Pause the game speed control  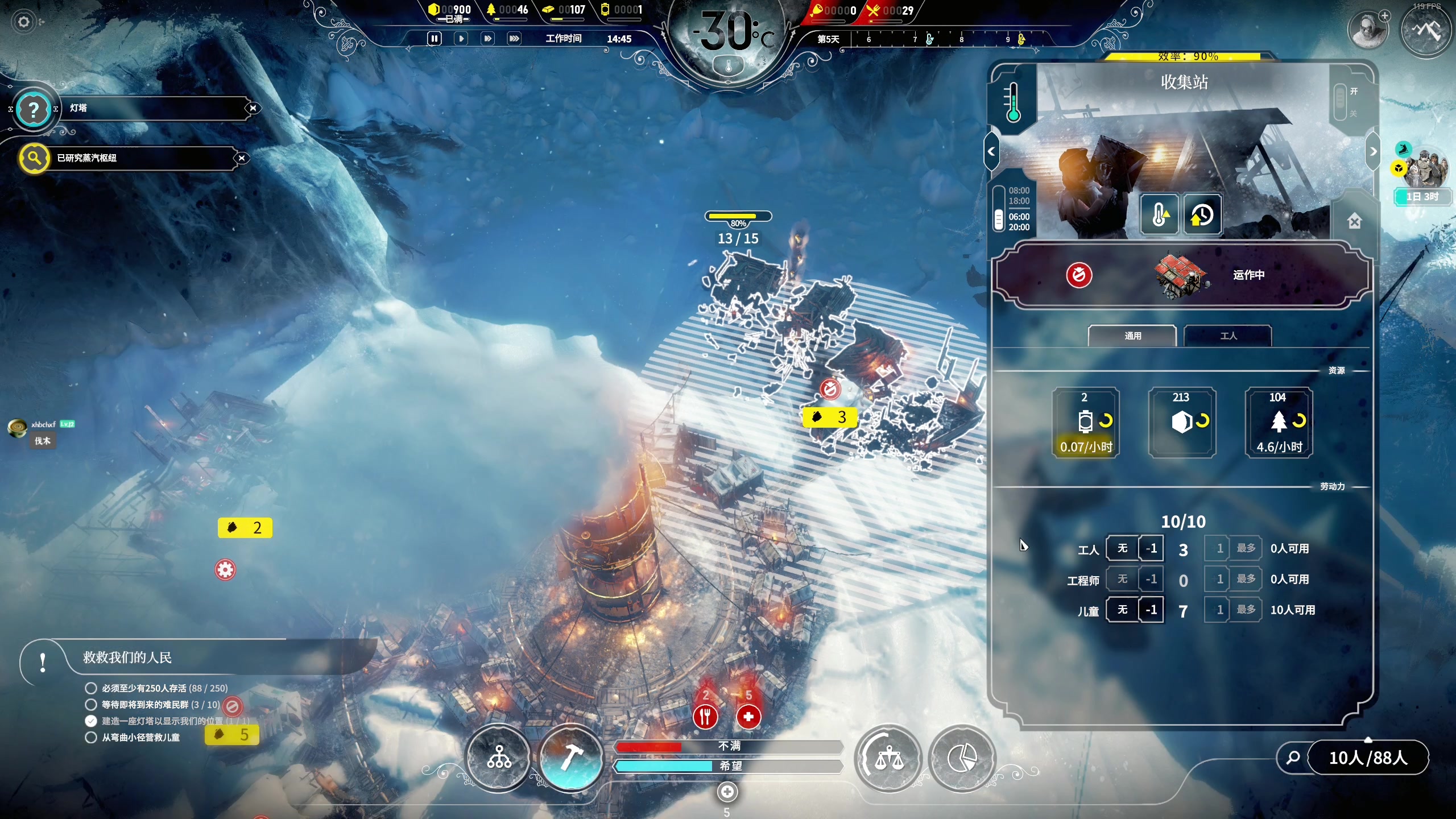434,39
